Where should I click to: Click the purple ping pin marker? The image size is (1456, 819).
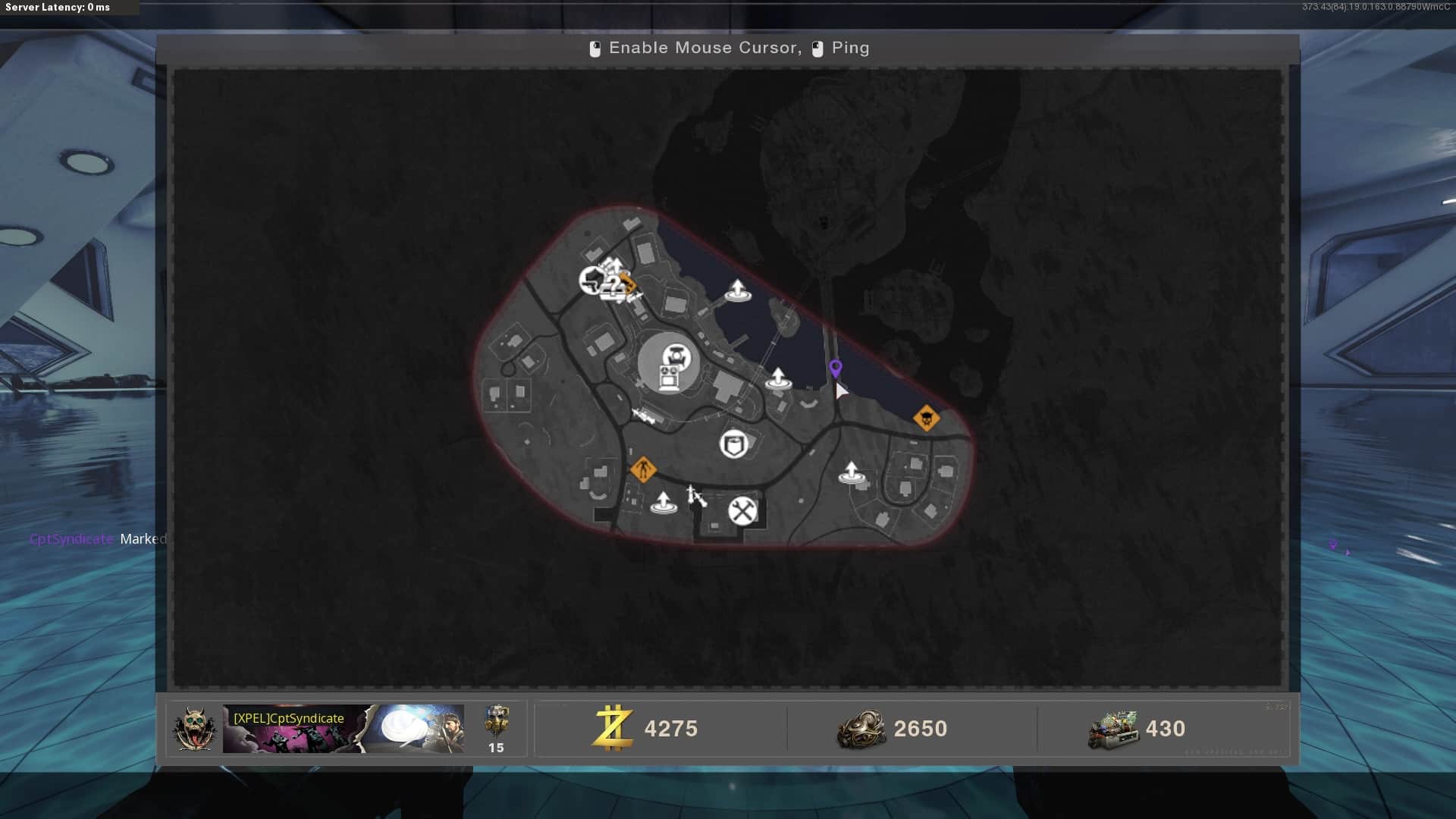click(835, 369)
